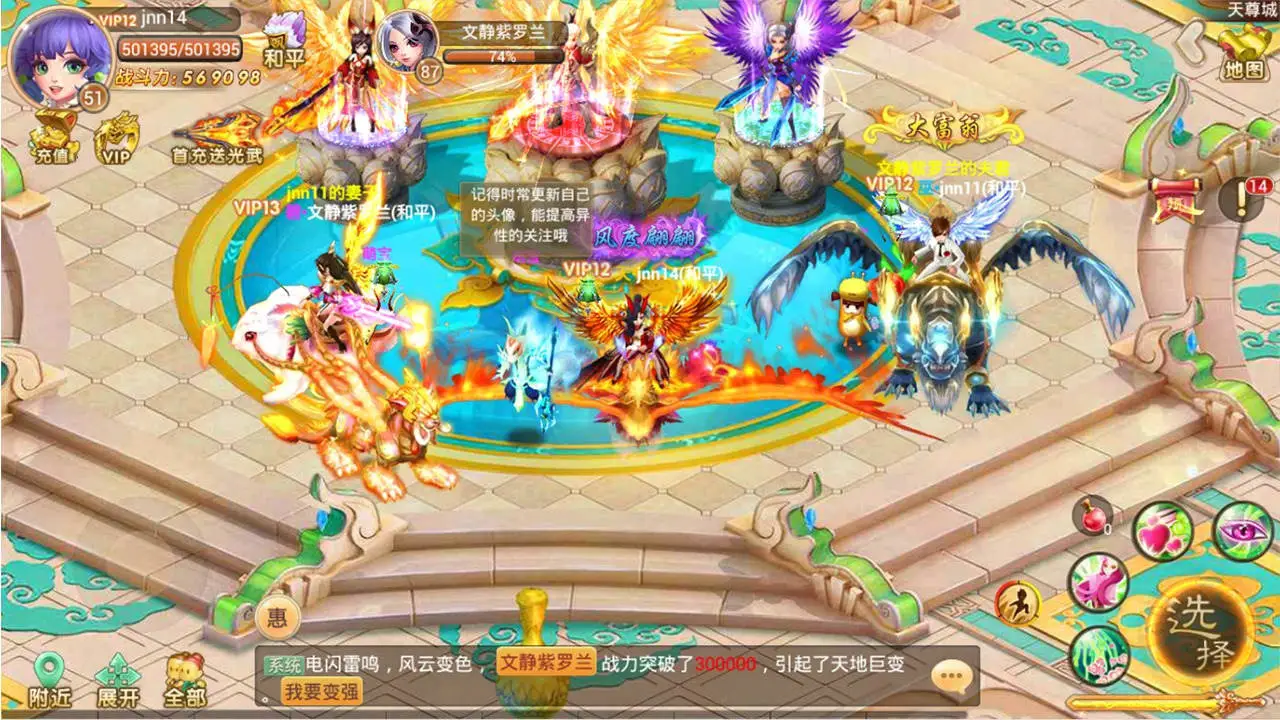Use the red potion flask icon
Viewport: 1280px width, 720px height.
point(1092,518)
